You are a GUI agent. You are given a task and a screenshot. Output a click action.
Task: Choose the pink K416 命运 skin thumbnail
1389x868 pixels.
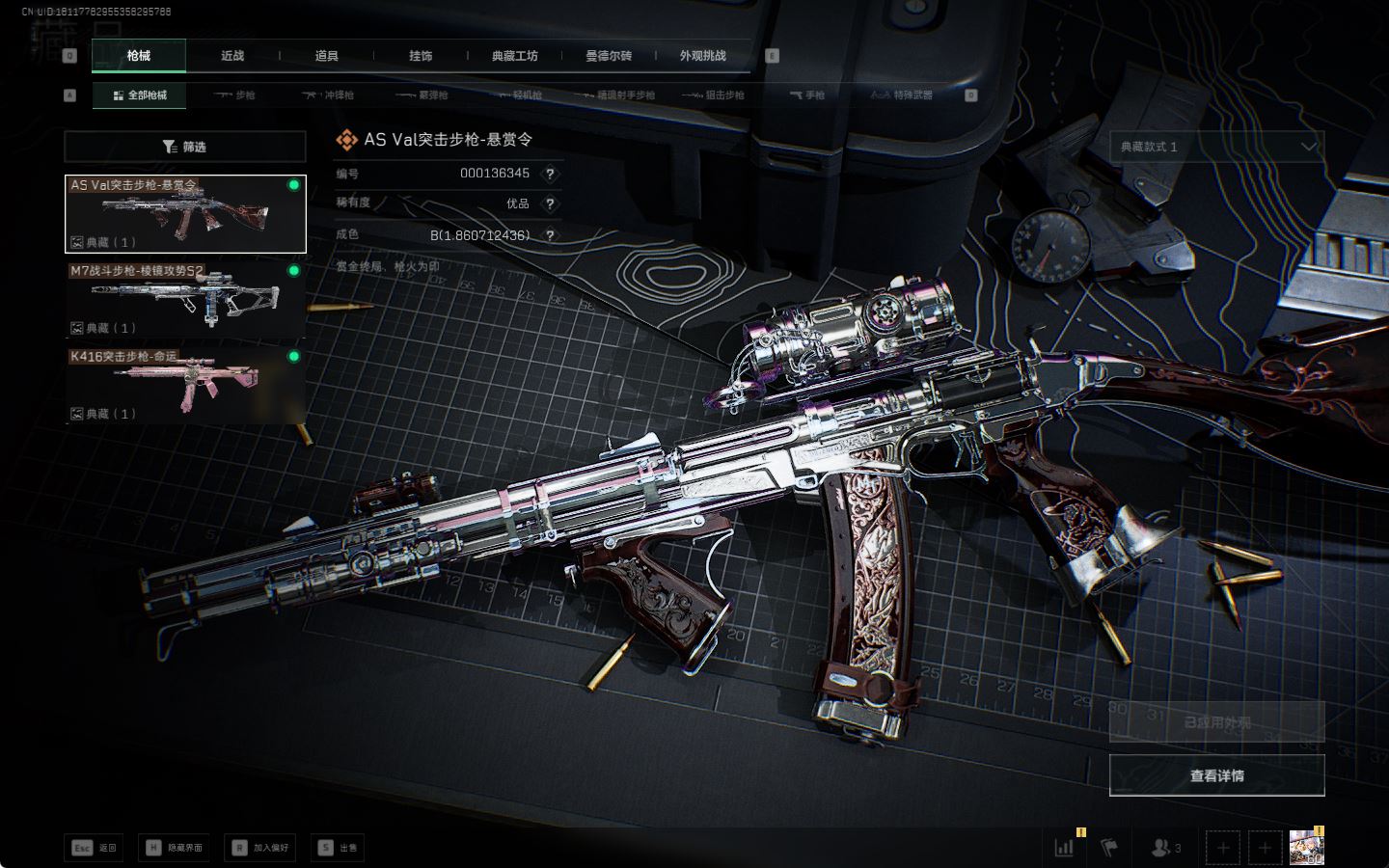[185, 386]
